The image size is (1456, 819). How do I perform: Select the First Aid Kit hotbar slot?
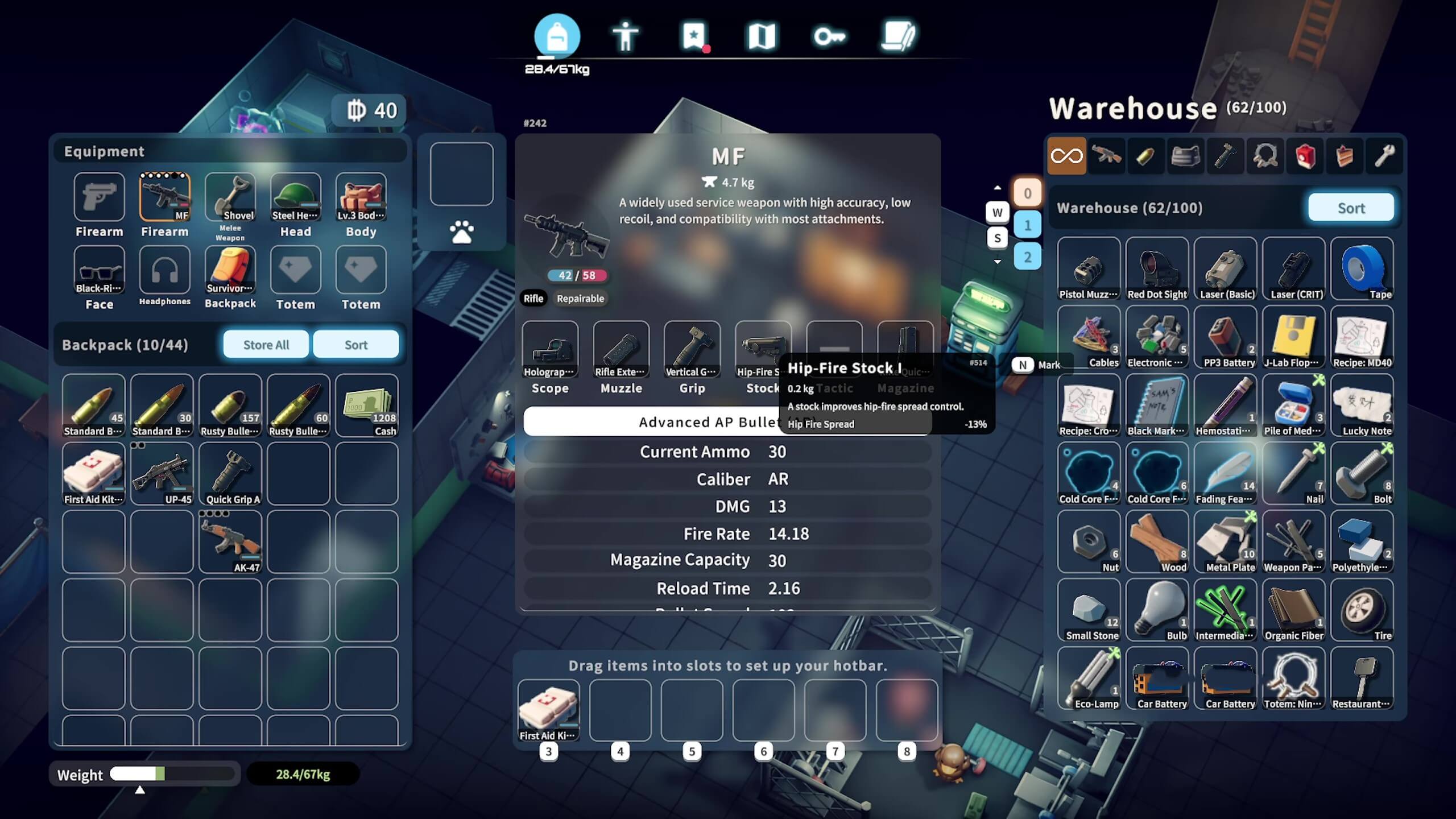[549, 710]
